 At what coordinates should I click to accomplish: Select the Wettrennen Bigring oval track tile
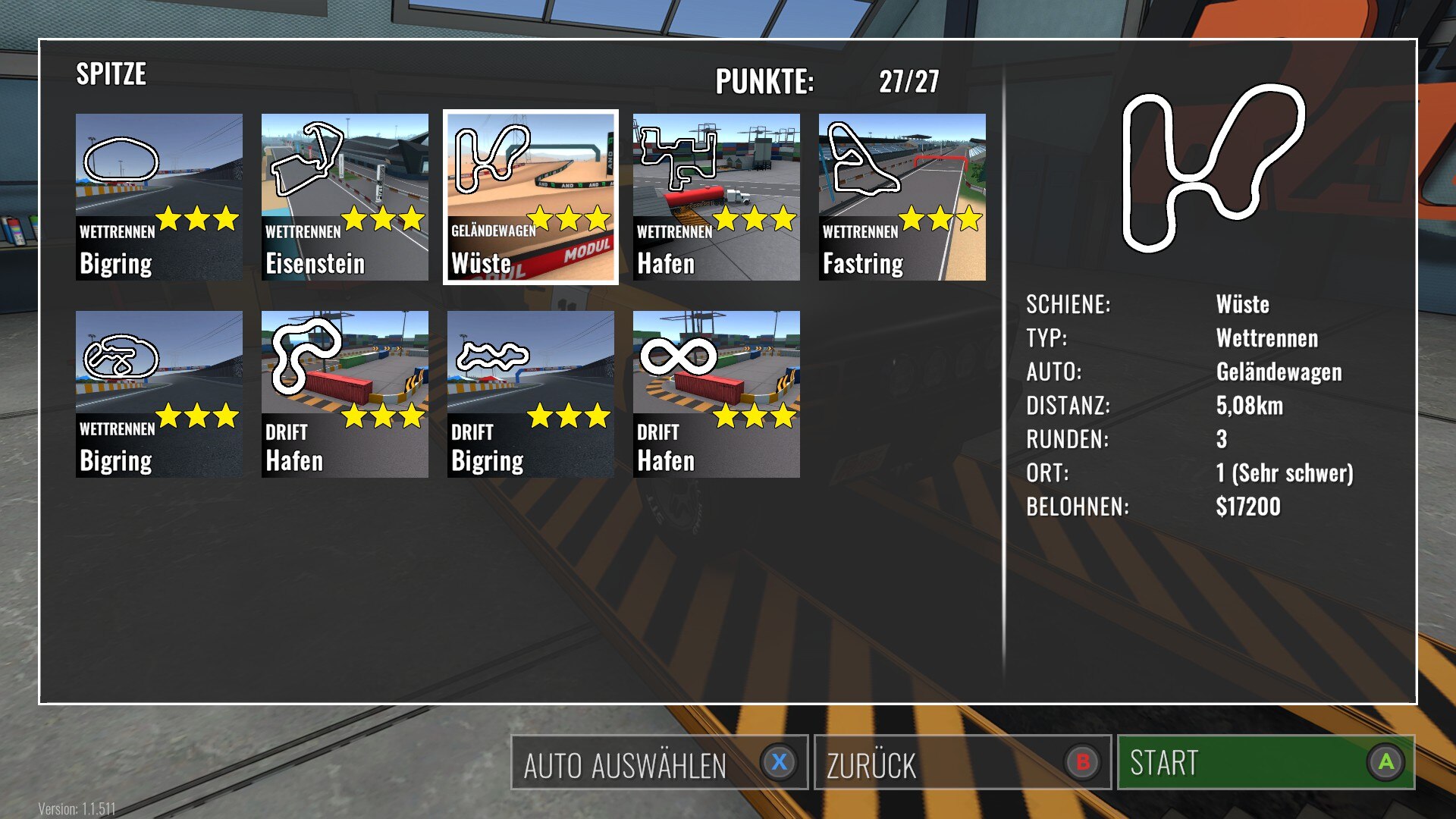coord(159,197)
